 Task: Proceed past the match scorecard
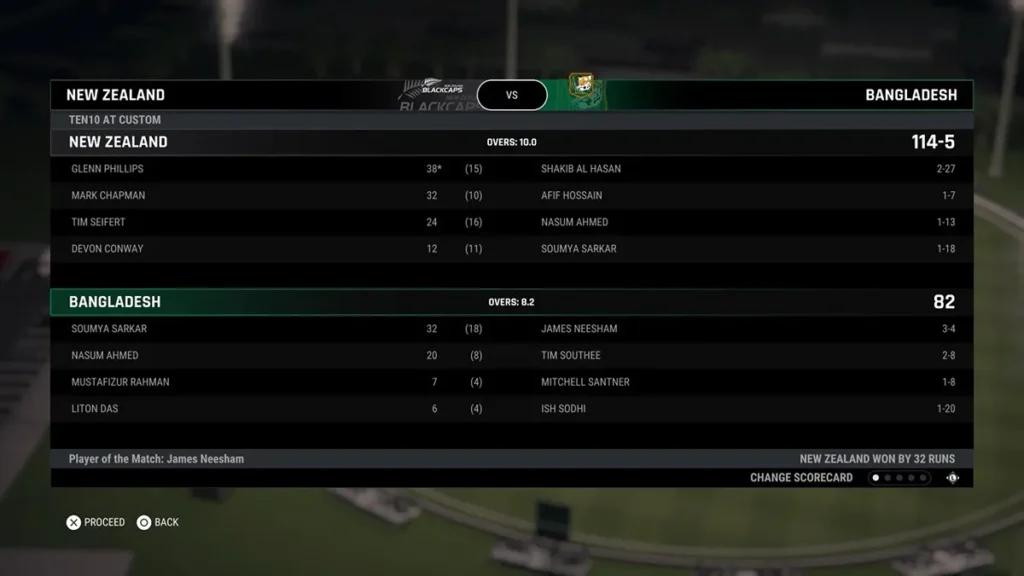[x=96, y=522]
